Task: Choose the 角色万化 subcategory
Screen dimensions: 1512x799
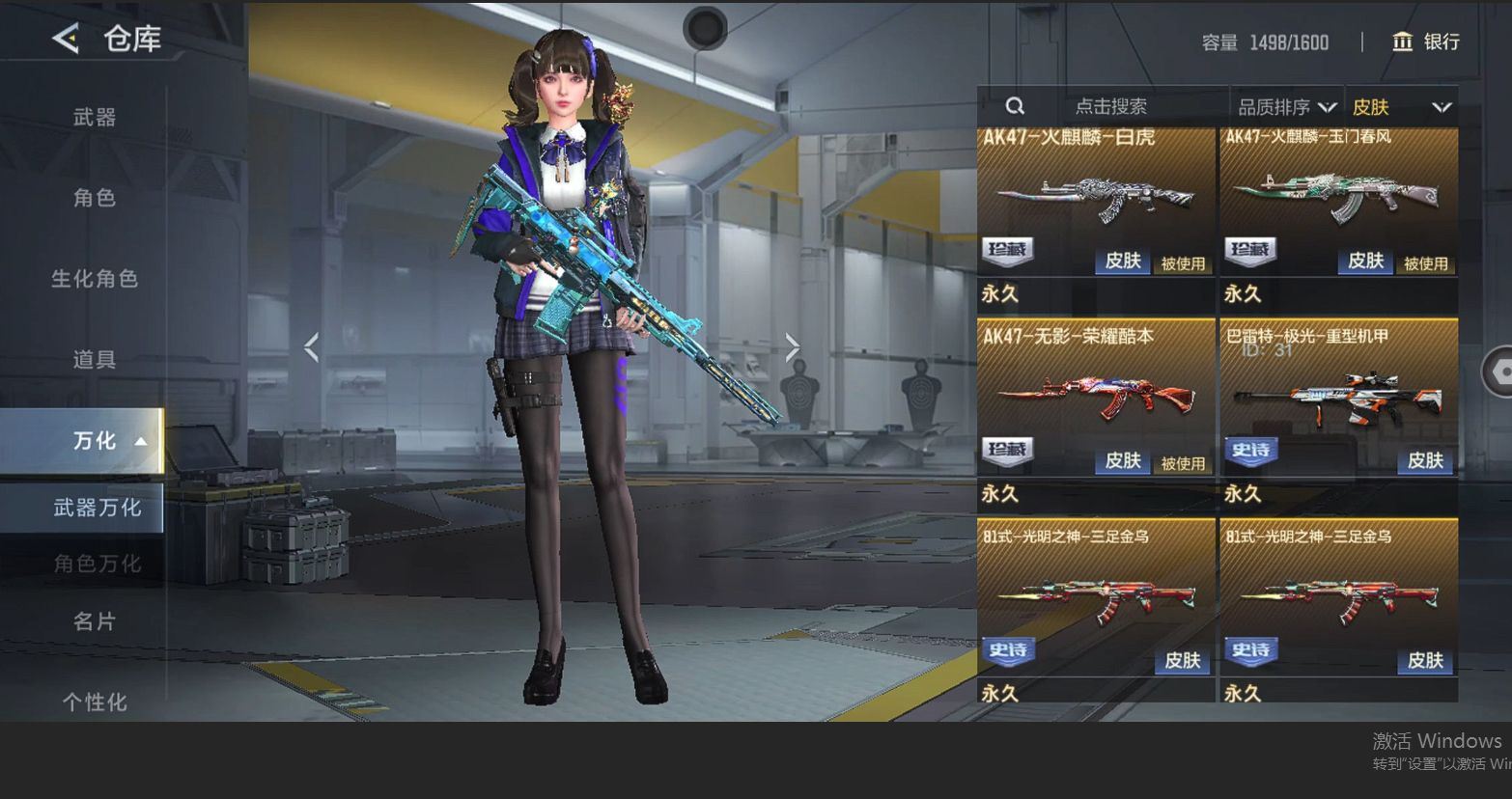Action: coord(97,564)
